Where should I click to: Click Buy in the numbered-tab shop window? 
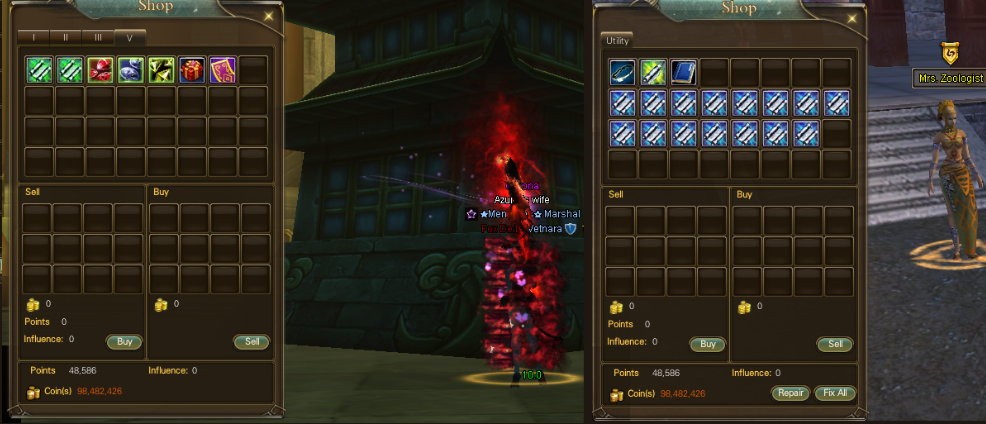pyautogui.click(x=124, y=341)
